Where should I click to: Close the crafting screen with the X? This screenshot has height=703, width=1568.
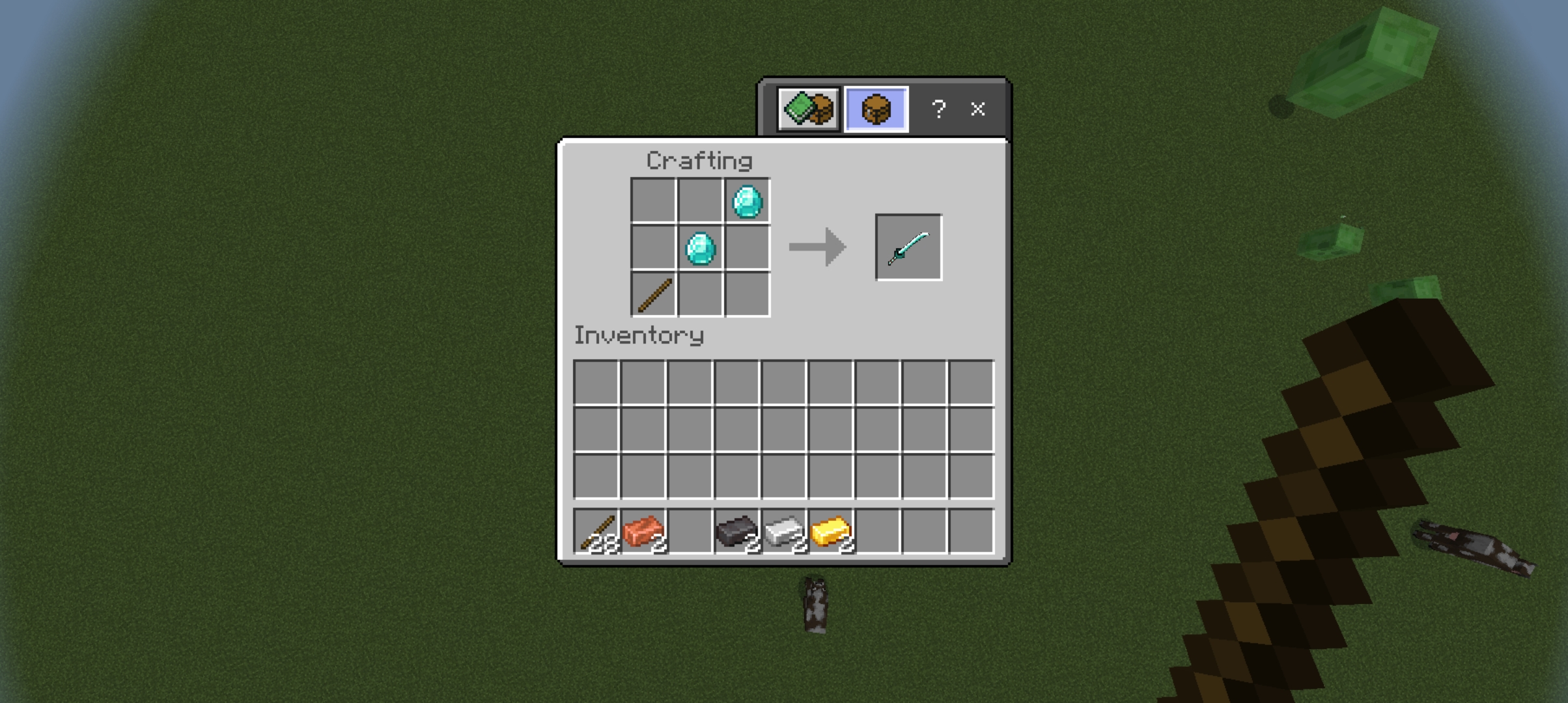(978, 110)
